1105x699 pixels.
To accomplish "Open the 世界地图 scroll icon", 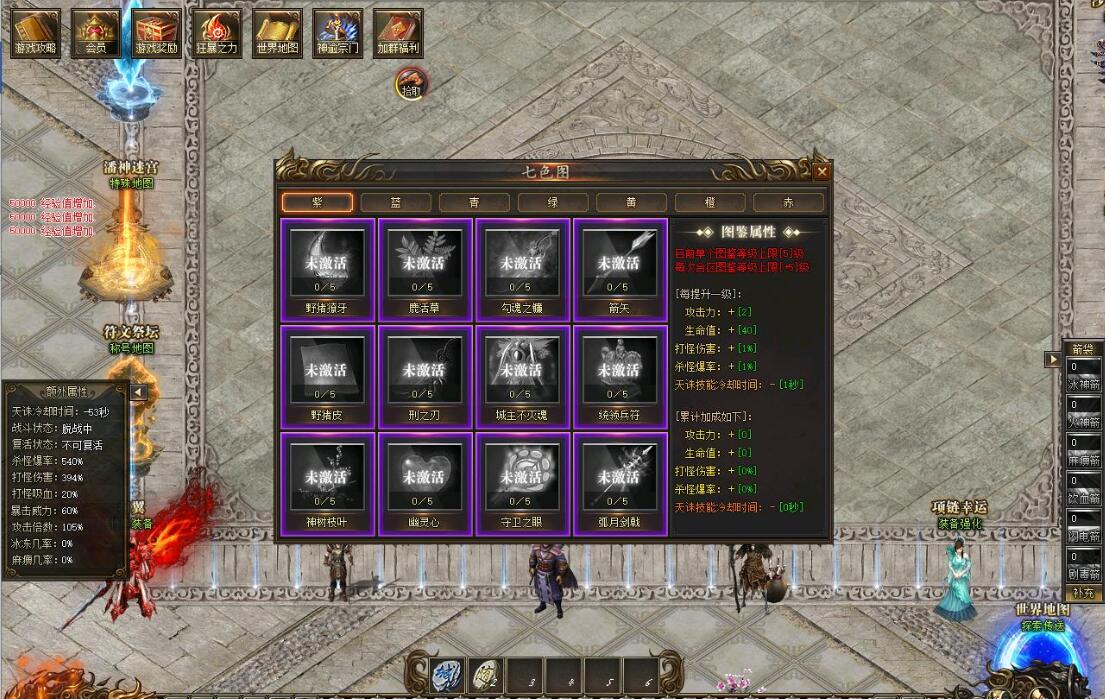I will (x=277, y=33).
